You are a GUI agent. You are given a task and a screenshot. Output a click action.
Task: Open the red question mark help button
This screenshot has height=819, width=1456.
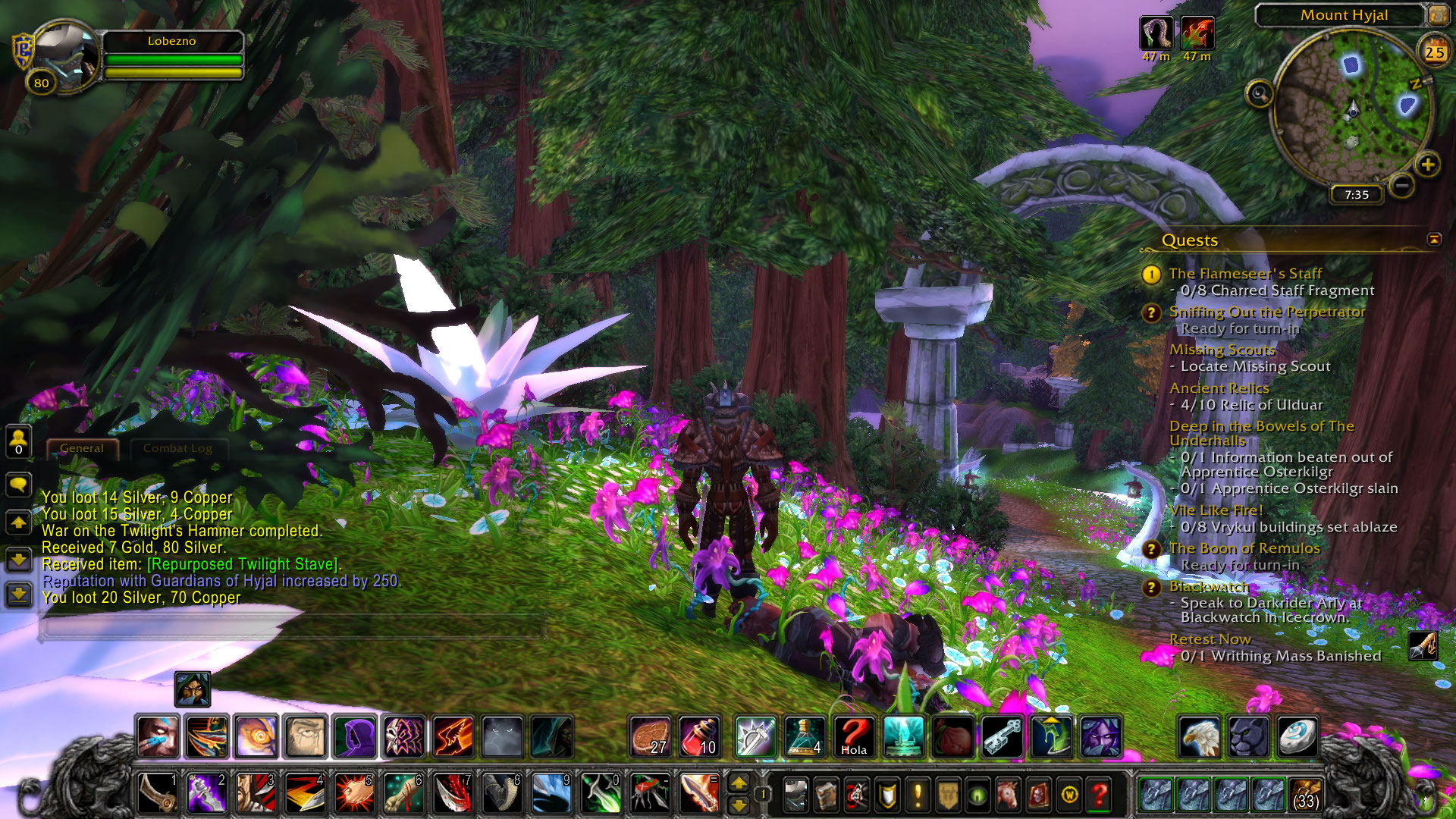click(x=1100, y=795)
